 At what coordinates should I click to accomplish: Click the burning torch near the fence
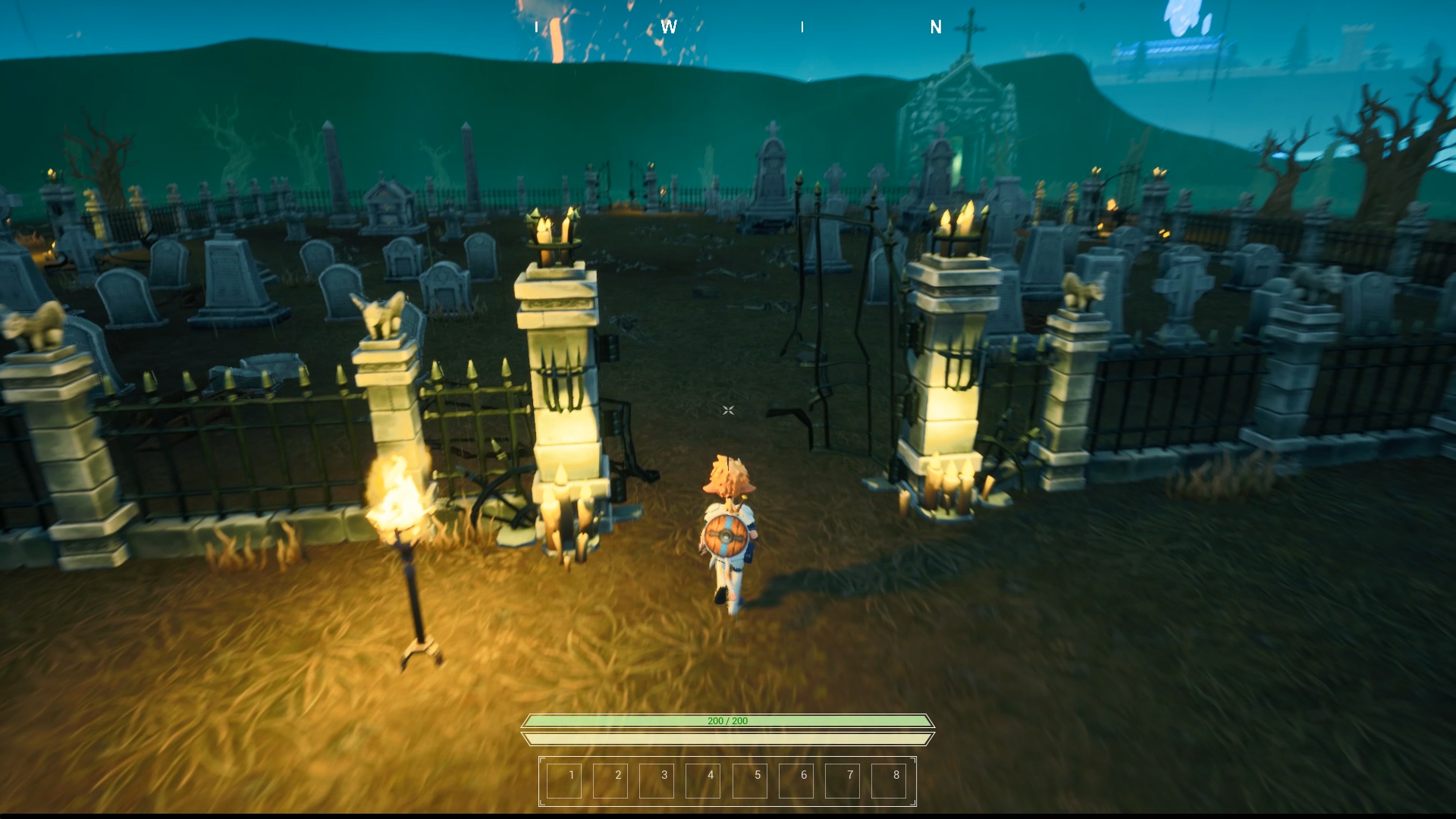point(400,508)
